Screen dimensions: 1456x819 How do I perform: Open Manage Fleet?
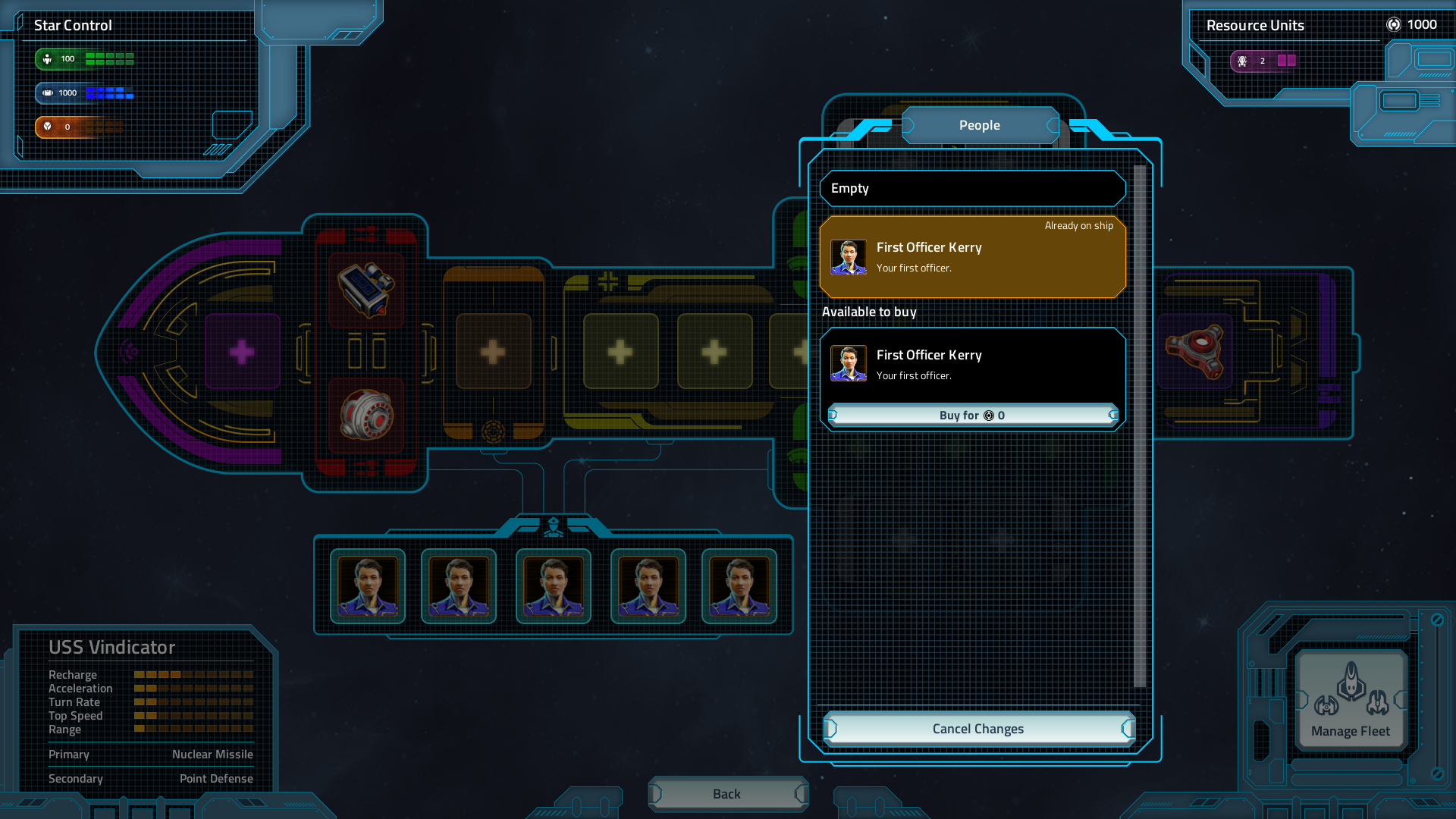click(1351, 700)
